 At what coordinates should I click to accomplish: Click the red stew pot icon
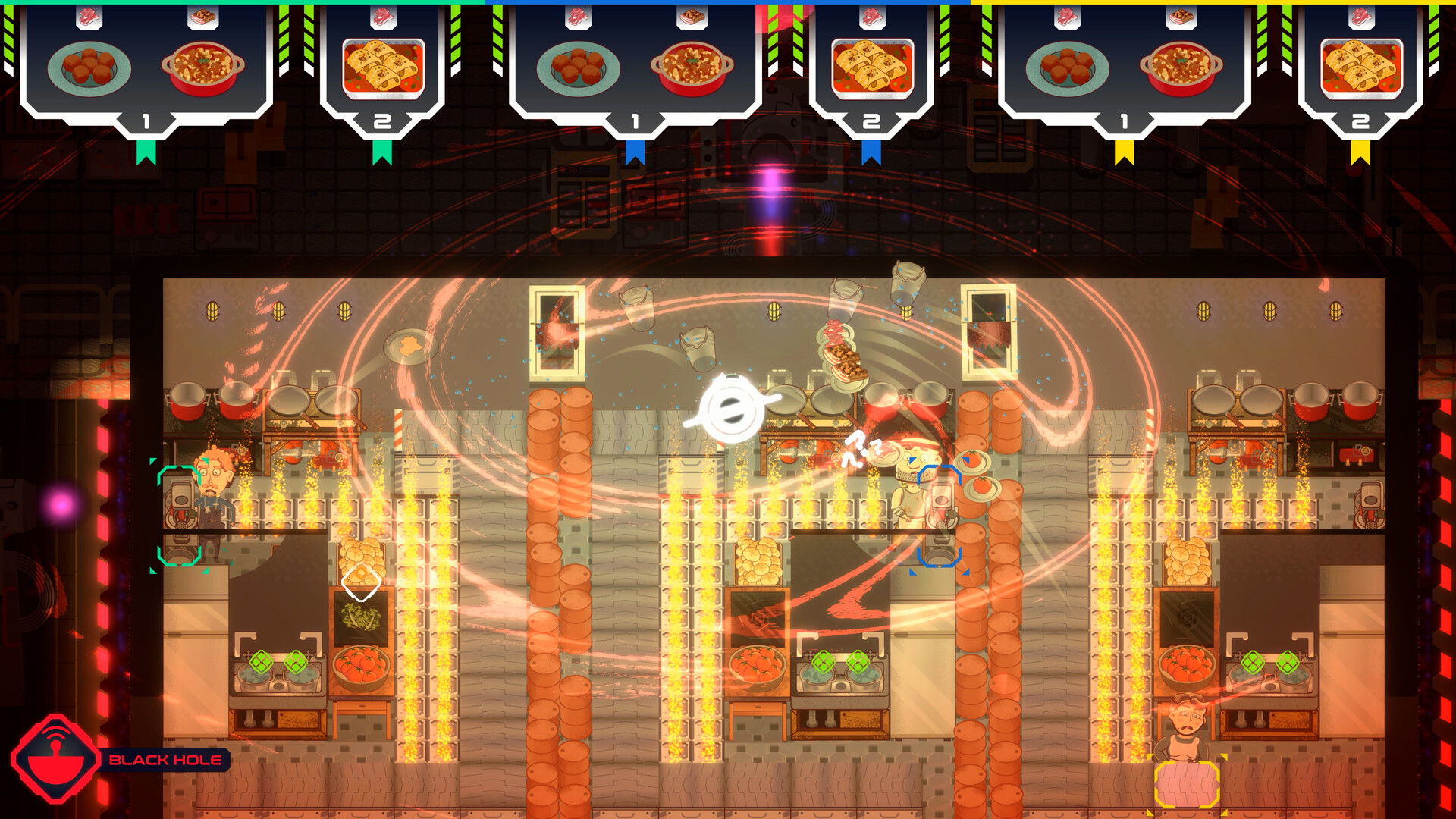pos(203,70)
